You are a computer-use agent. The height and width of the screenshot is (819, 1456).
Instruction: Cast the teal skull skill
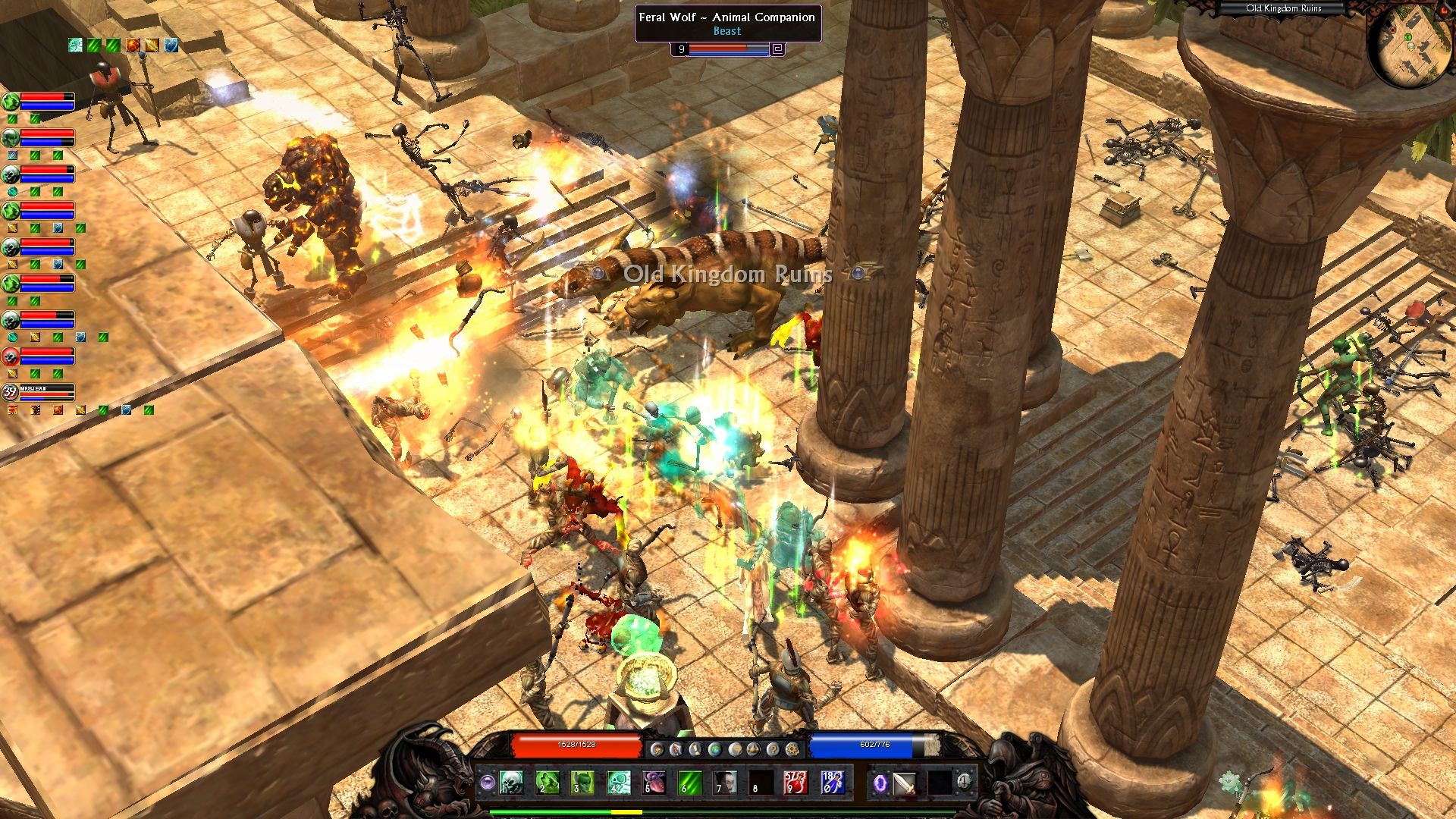tap(618, 782)
